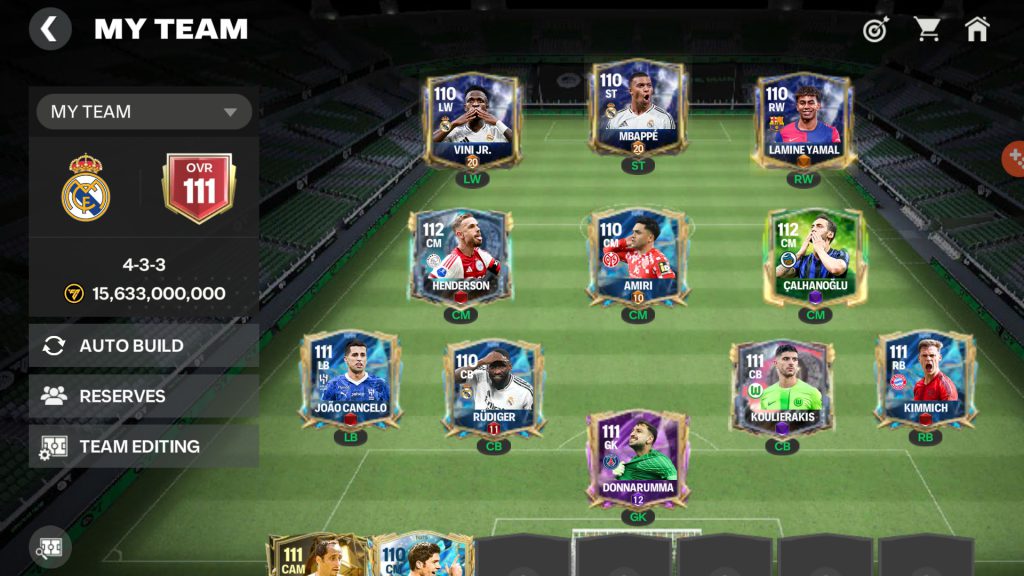Screen dimensions: 1024x576
Task: Open the MY TEAM dropdown
Action: (x=144, y=112)
